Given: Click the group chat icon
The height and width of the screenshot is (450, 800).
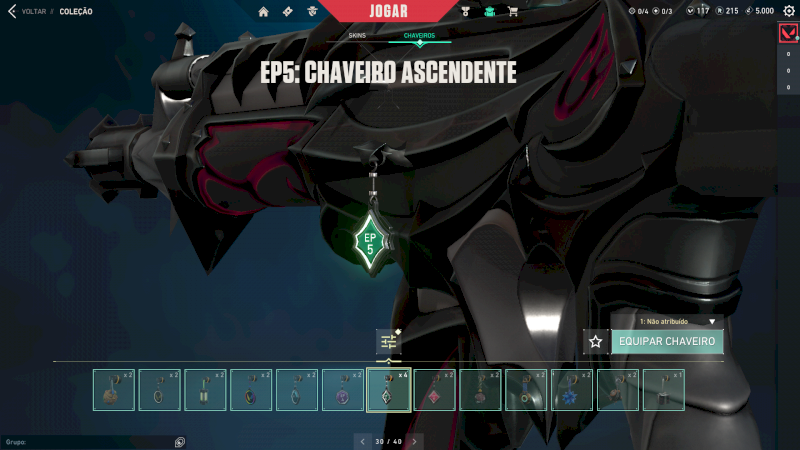Looking at the screenshot, I should (x=179, y=441).
